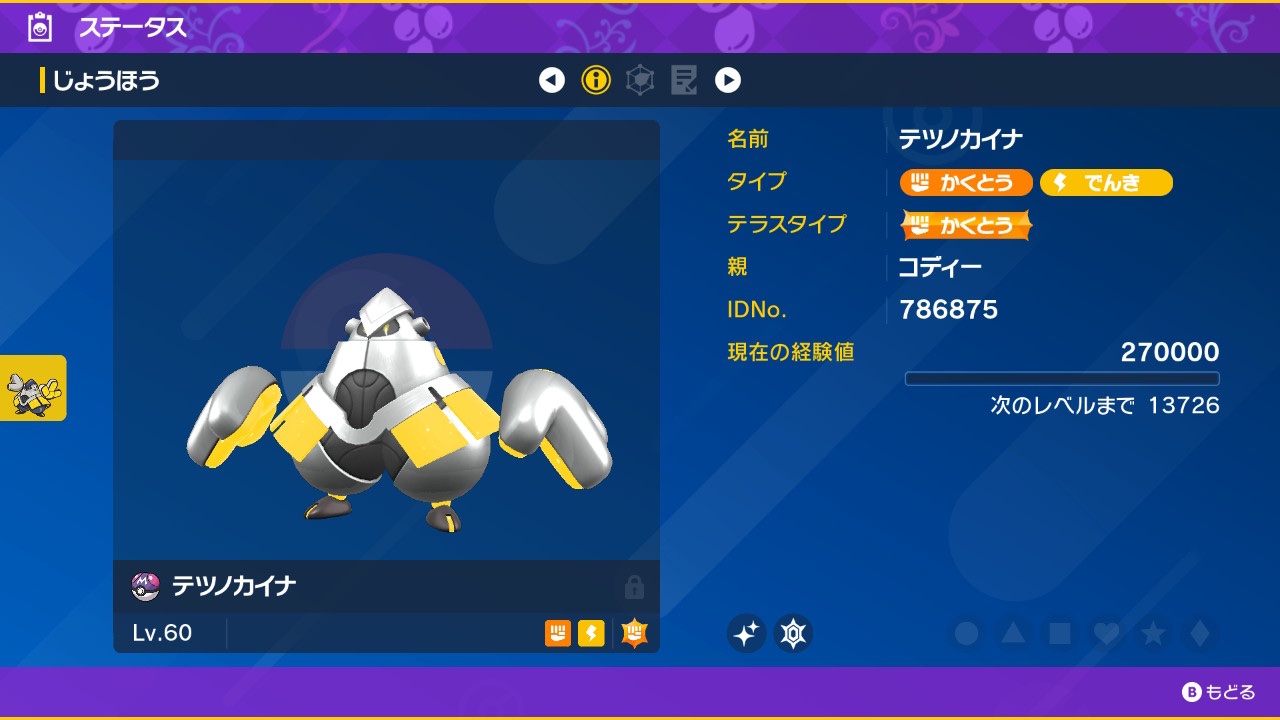The width and height of the screenshot is (1280, 720).
Task: Open the Terastal info page via hexagon icon
Action: click(640, 80)
